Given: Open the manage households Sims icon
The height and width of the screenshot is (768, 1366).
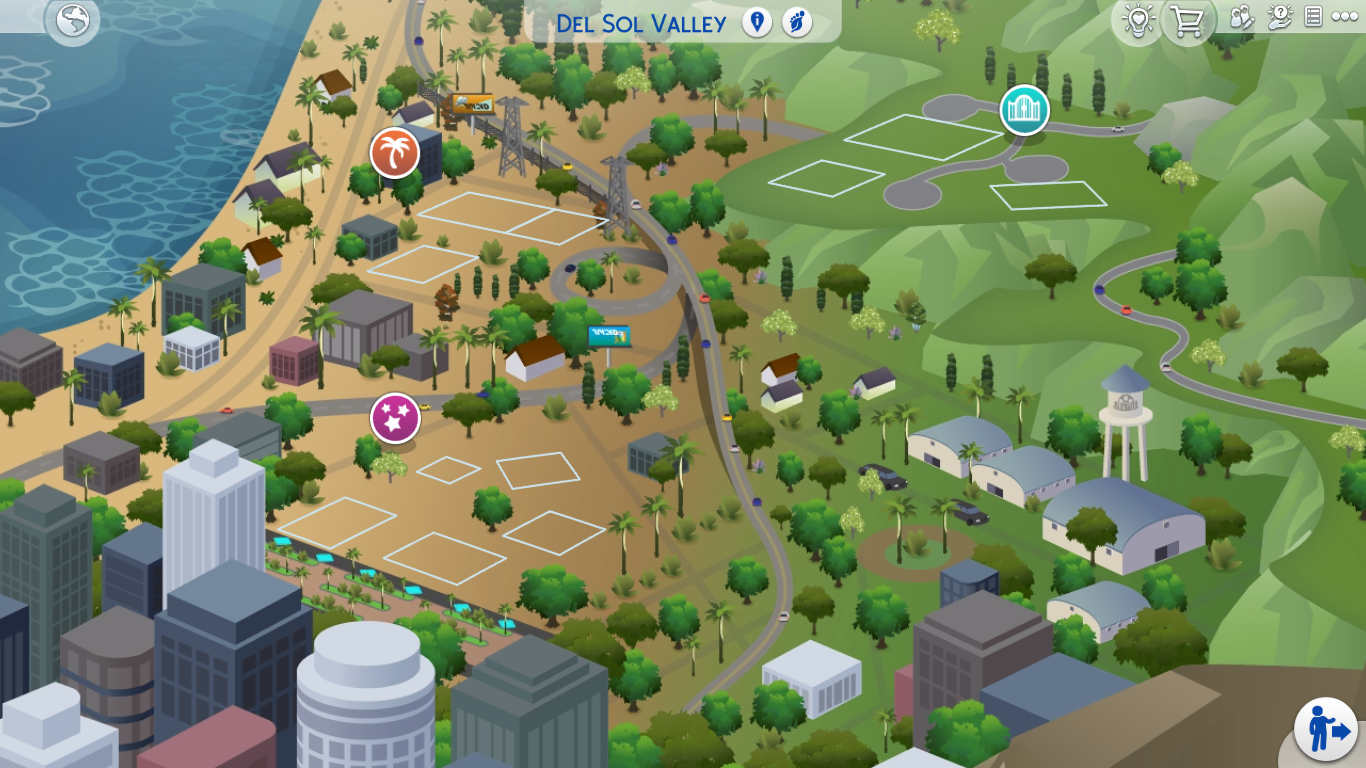Looking at the screenshot, I should point(1241,17).
